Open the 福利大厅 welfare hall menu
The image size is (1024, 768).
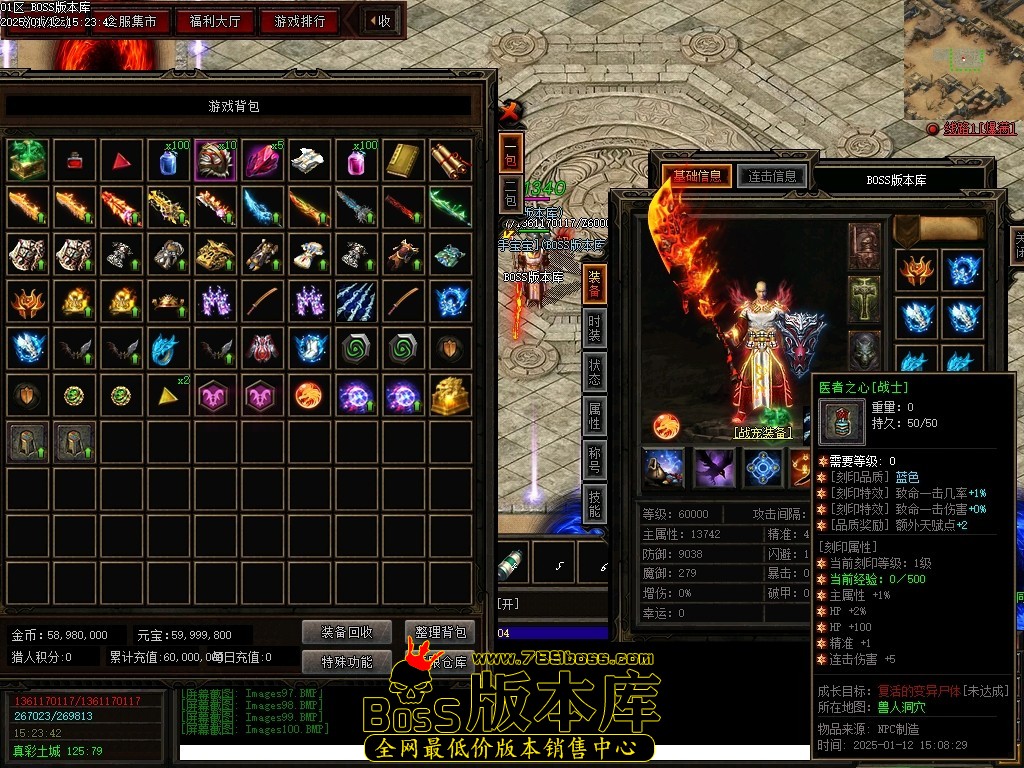[215, 21]
